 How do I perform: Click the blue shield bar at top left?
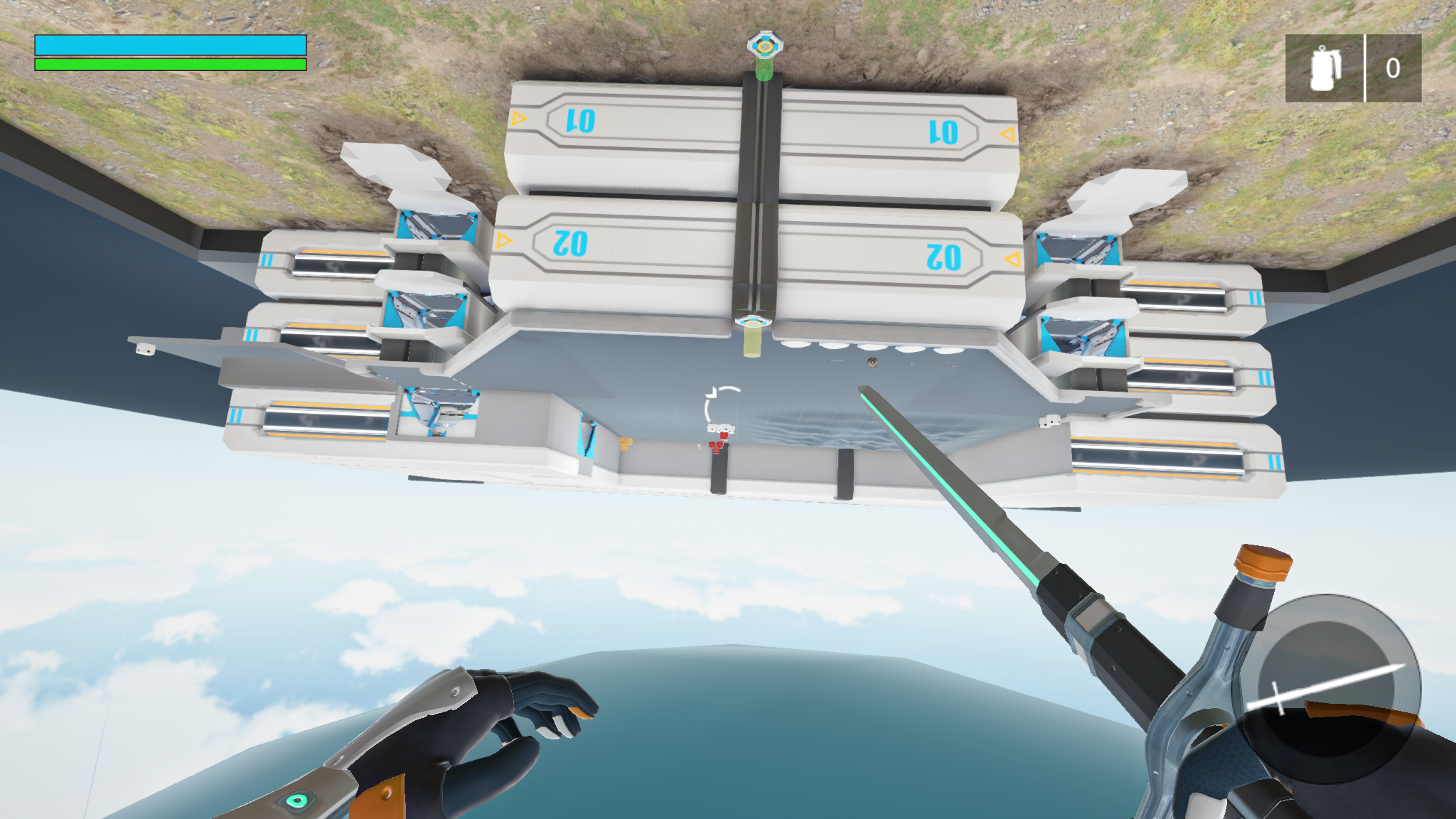(x=171, y=44)
